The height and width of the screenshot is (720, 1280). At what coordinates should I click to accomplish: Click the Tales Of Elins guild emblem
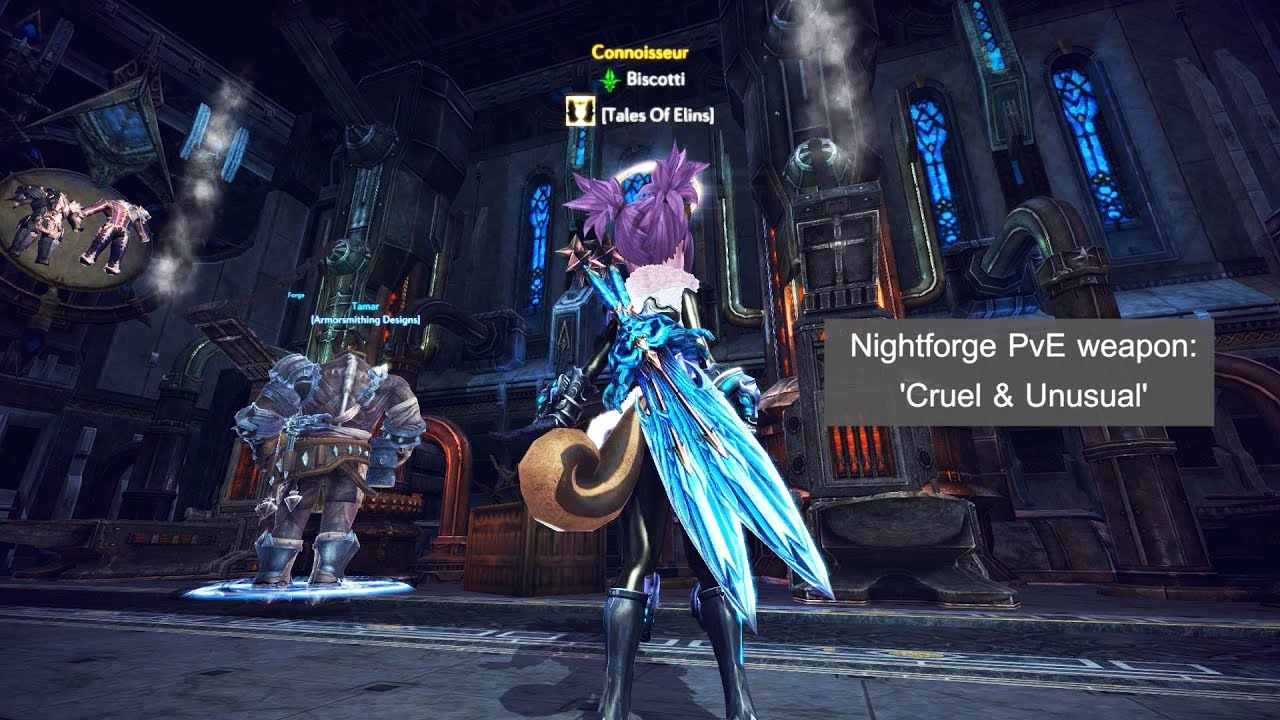pos(579,114)
